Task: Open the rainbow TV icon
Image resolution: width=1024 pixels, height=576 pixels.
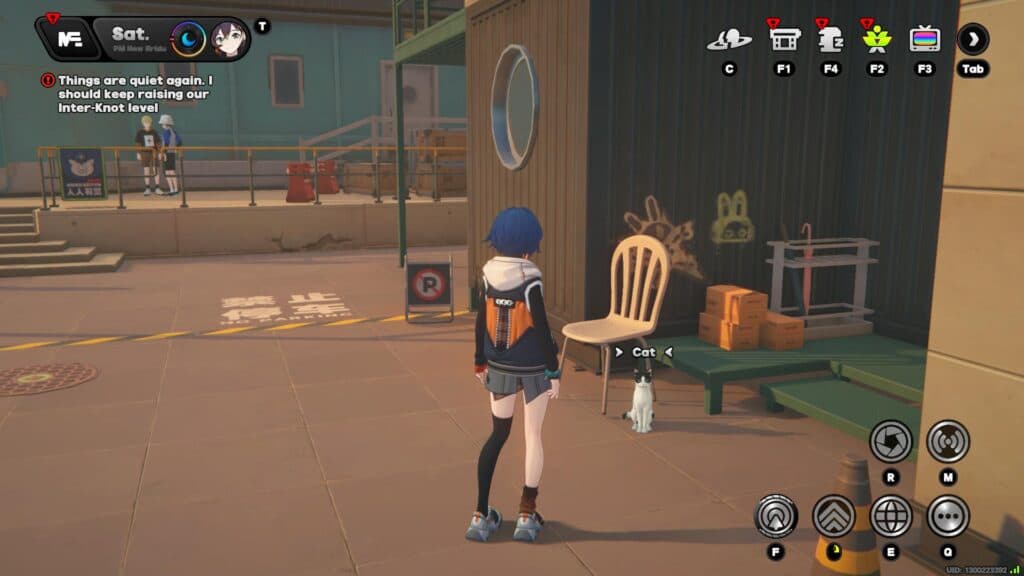Action: click(924, 40)
